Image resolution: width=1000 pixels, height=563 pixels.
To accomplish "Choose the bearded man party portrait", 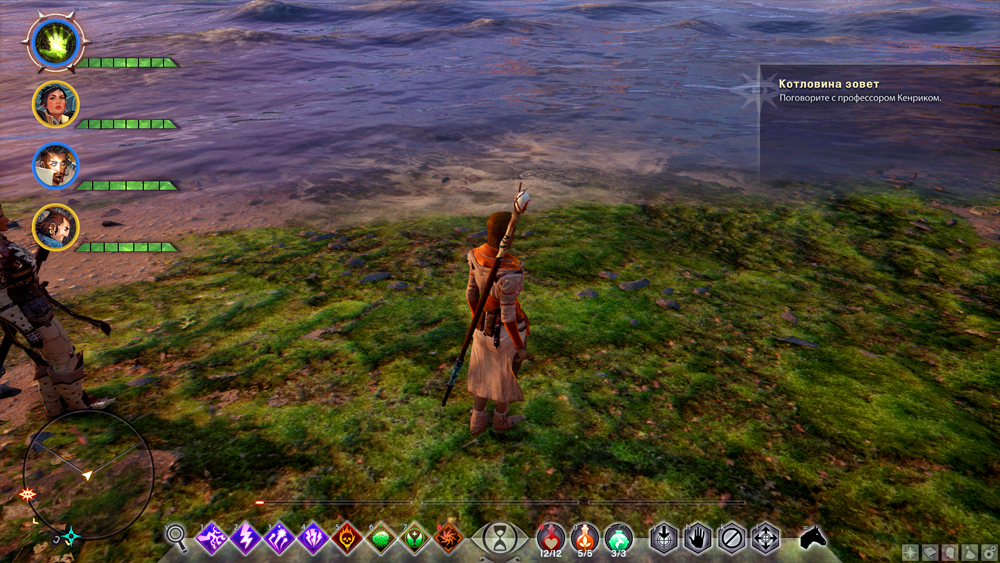I will (55, 228).
